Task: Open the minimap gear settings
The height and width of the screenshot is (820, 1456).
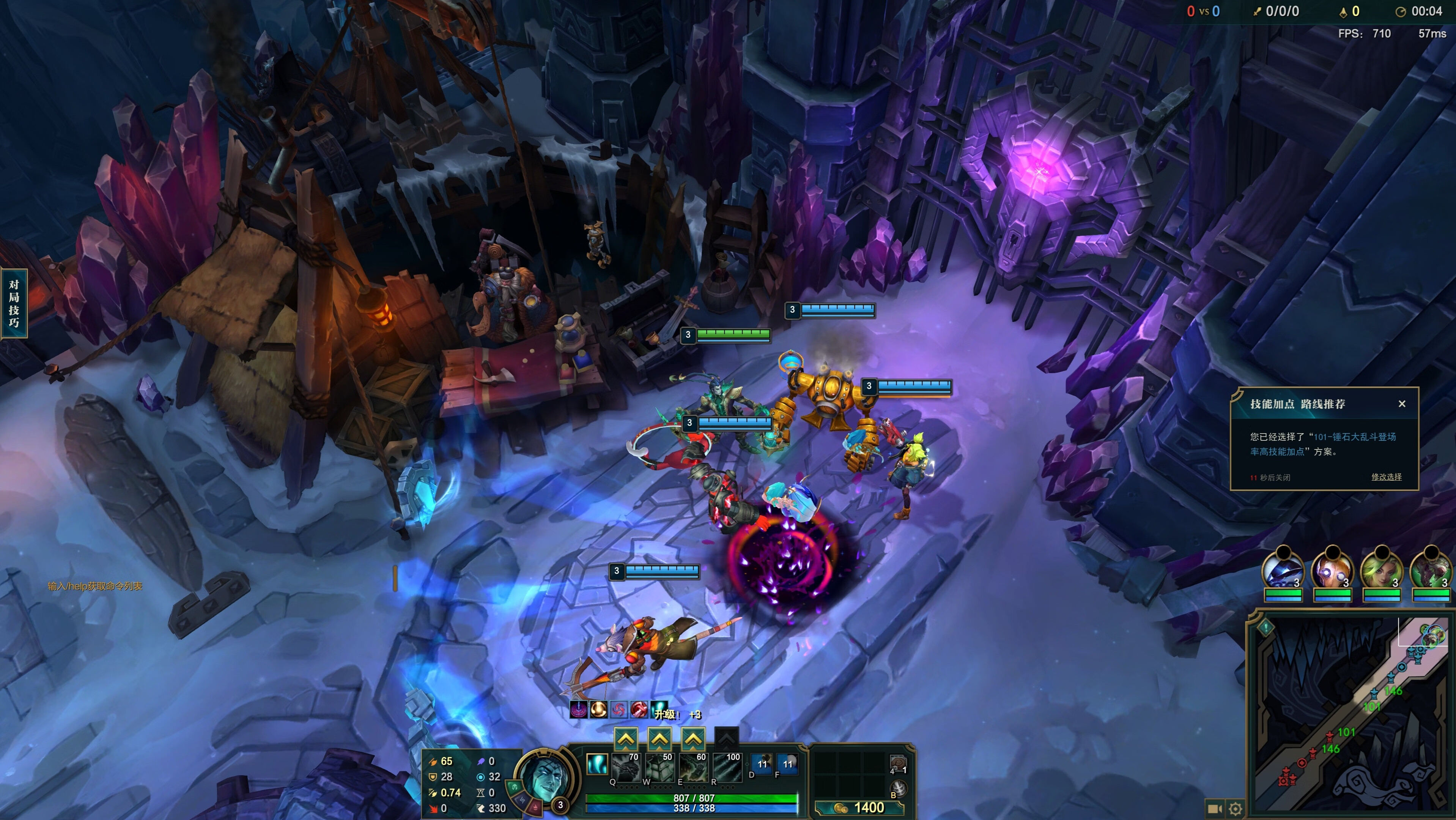Action: [x=1236, y=809]
